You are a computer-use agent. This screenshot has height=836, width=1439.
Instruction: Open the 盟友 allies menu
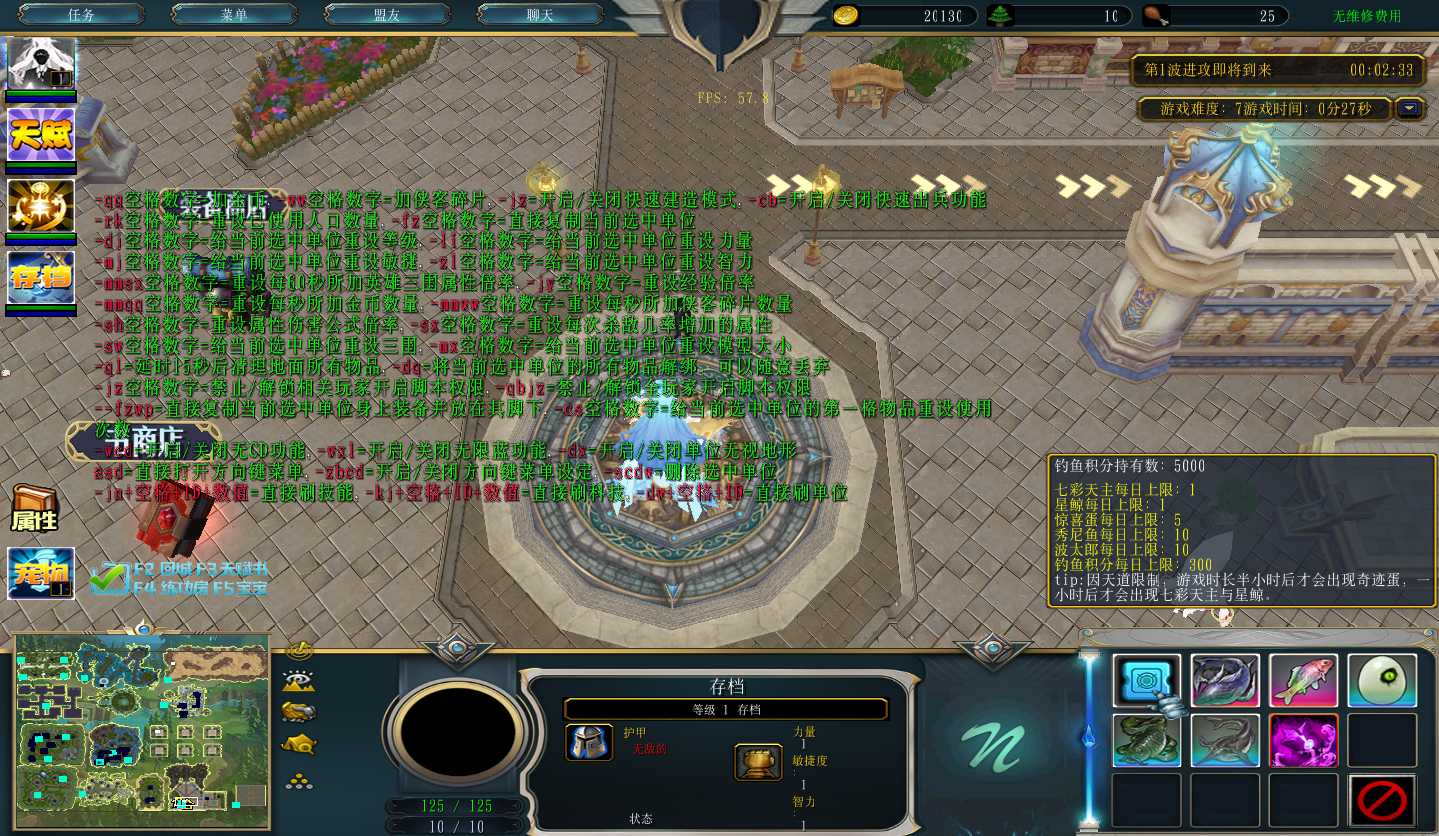pos(387,15)
